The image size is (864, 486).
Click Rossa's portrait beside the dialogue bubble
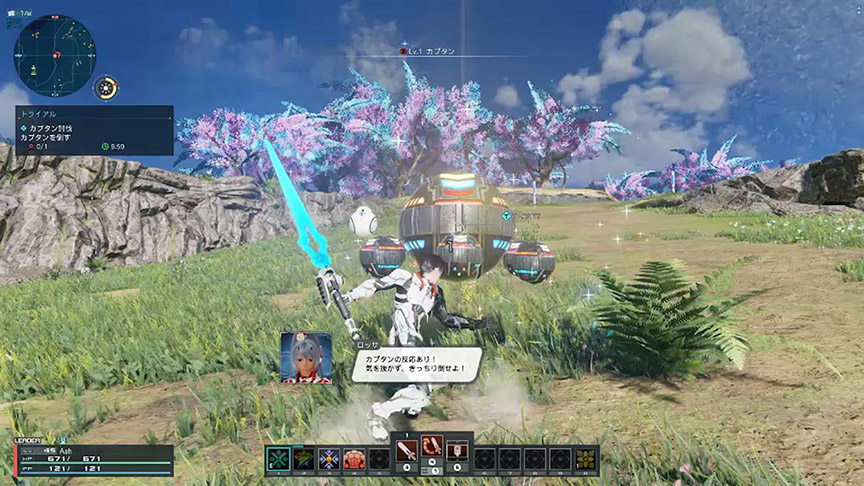[x=306, y=358]
